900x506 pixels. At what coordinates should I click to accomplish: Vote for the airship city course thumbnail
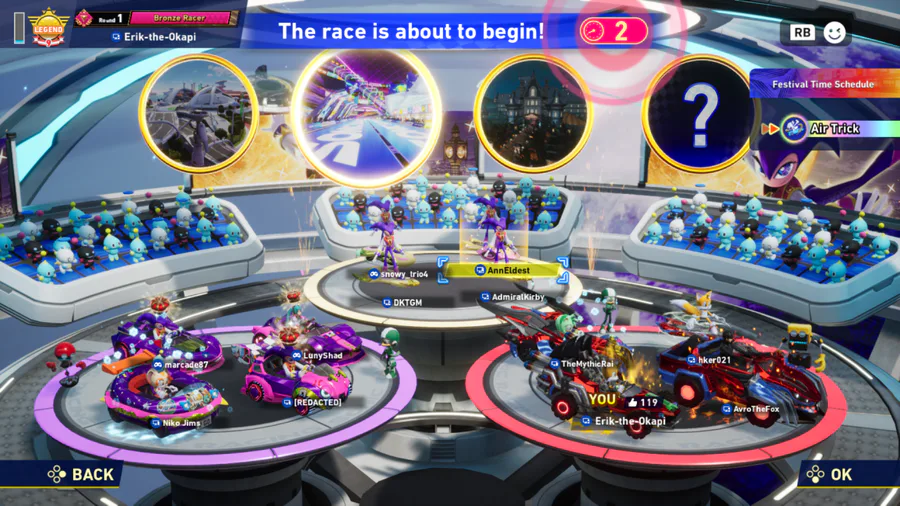(x=198, y=113)
